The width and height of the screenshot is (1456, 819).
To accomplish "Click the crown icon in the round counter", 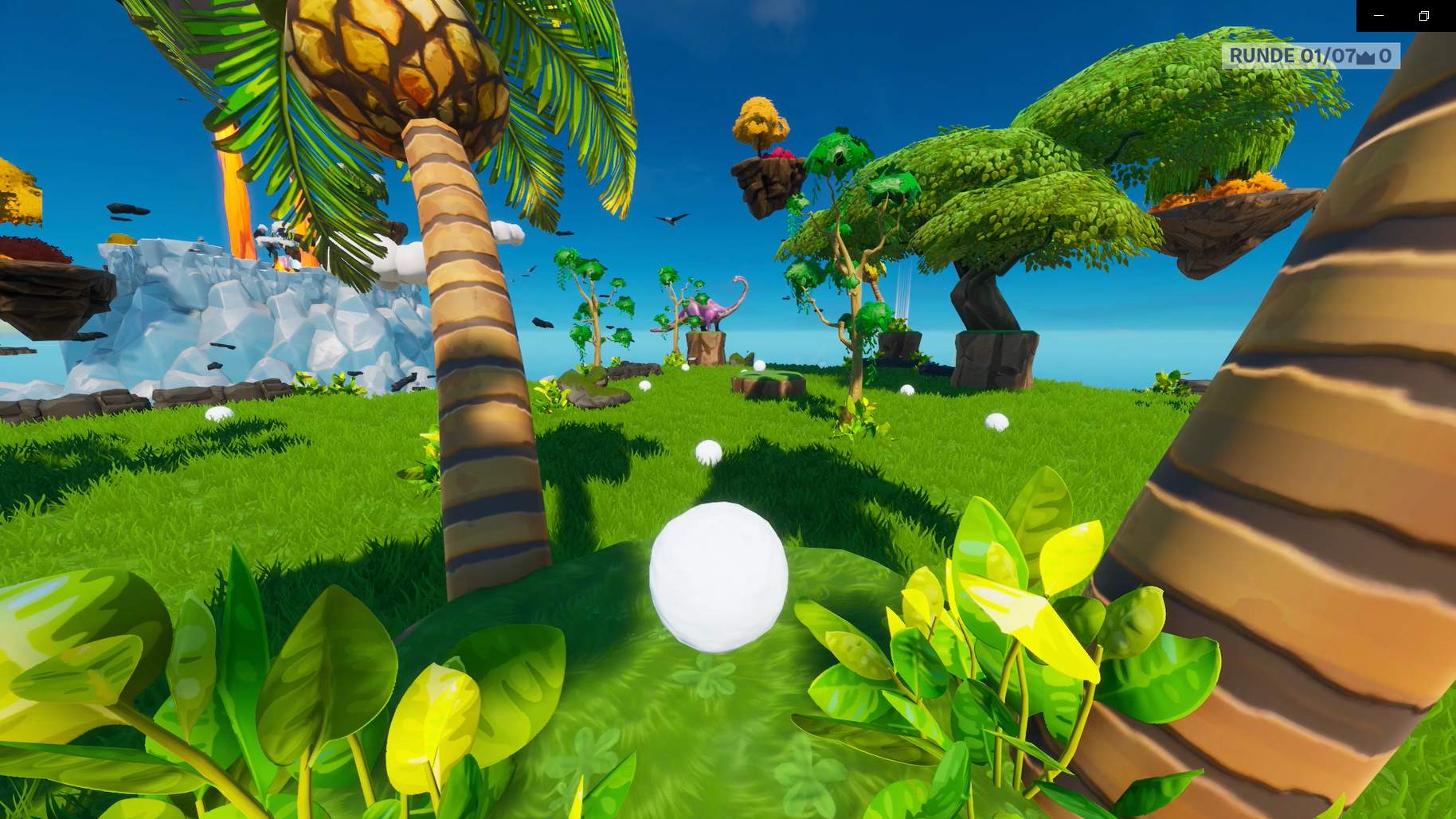I will coord(1365,56).
